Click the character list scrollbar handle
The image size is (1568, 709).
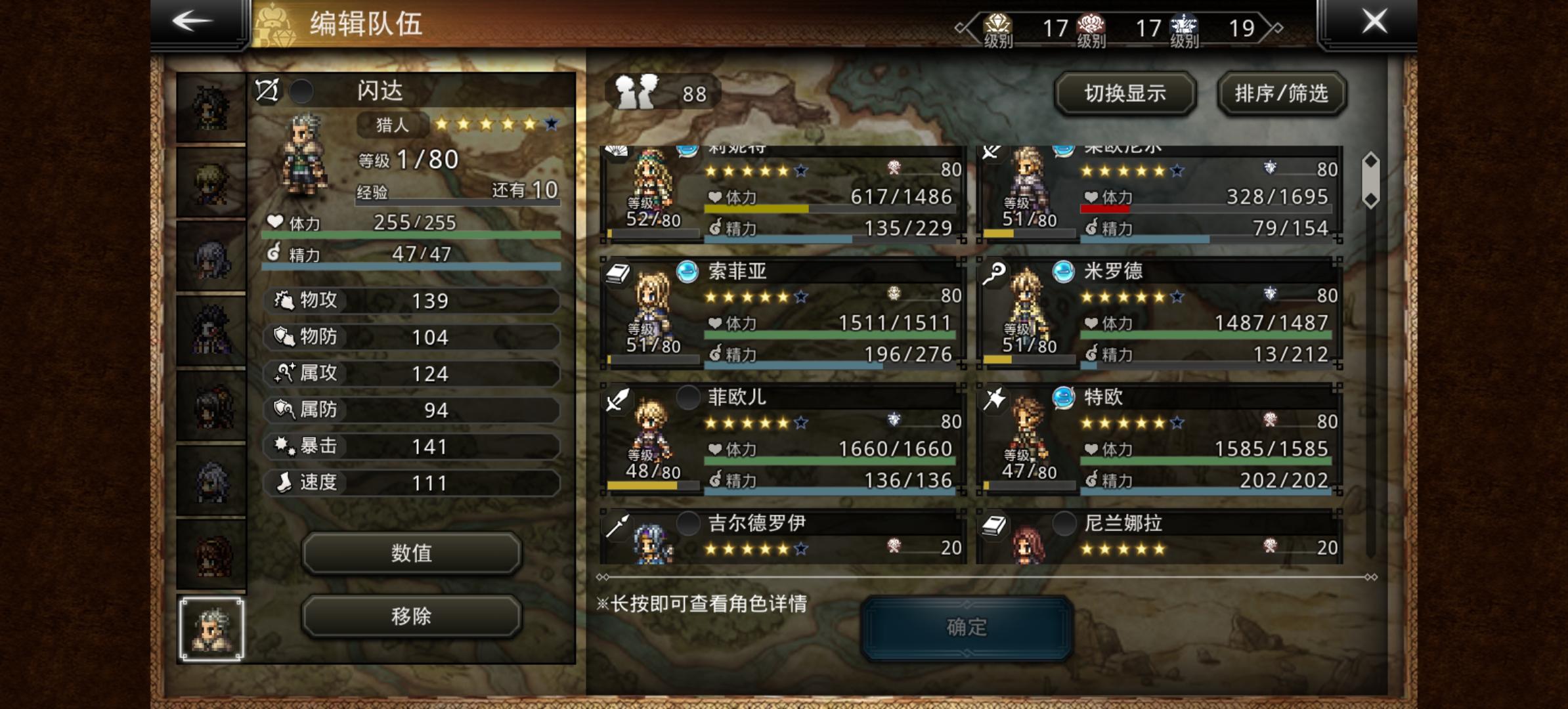1371,181
